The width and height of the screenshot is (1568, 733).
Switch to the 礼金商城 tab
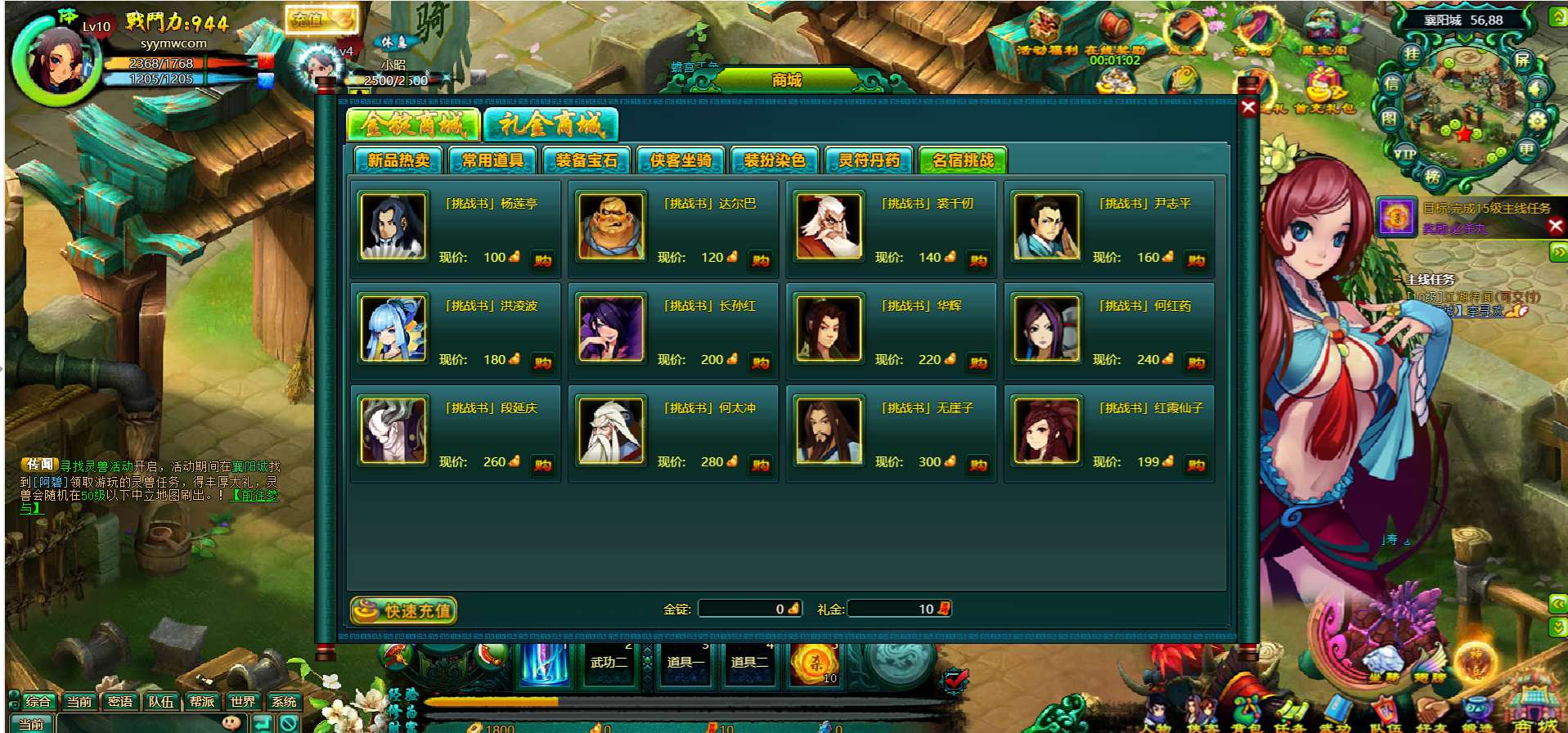[550, 125]
